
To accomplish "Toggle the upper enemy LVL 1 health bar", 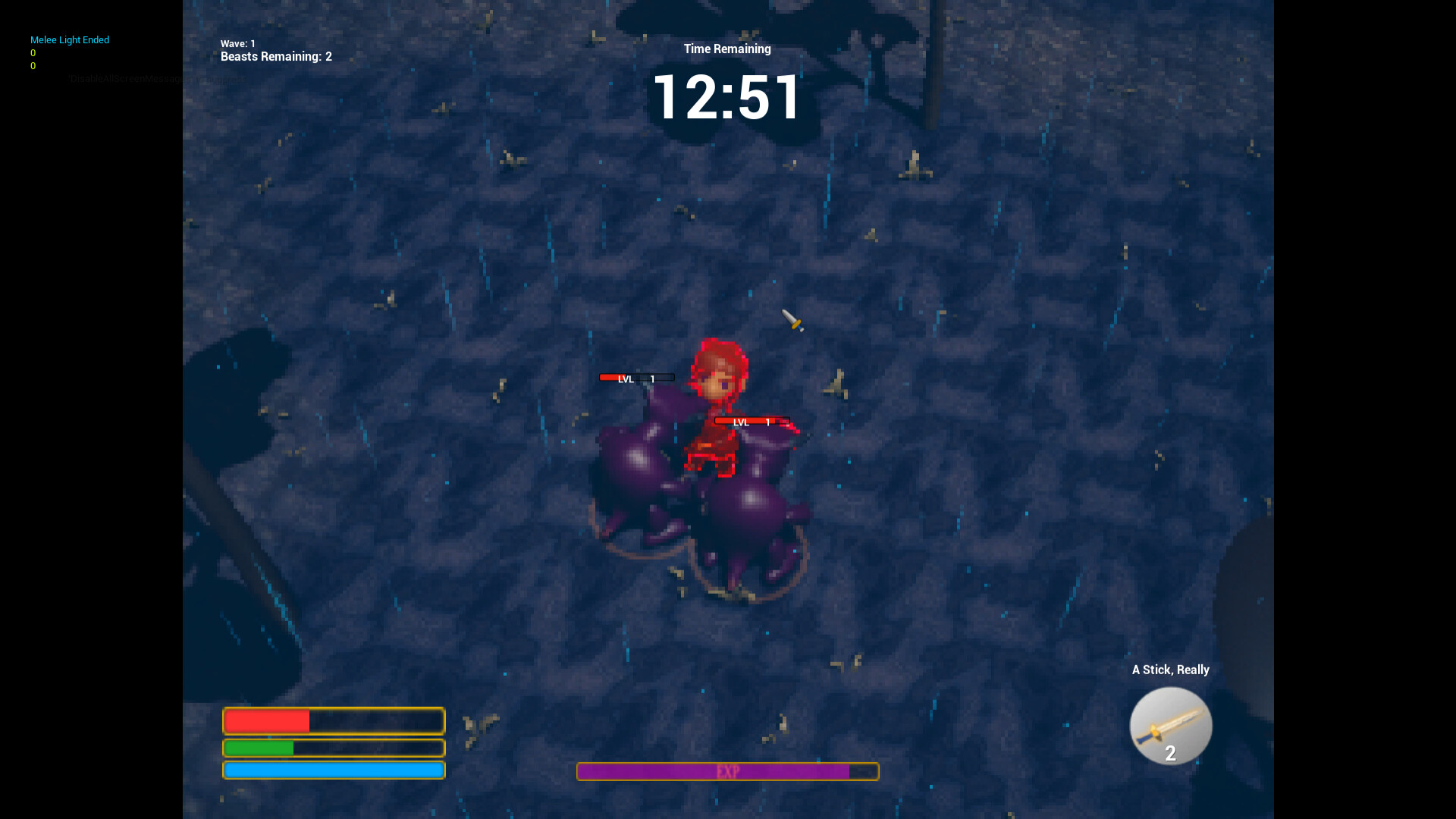I will click(x=637, y=377).
